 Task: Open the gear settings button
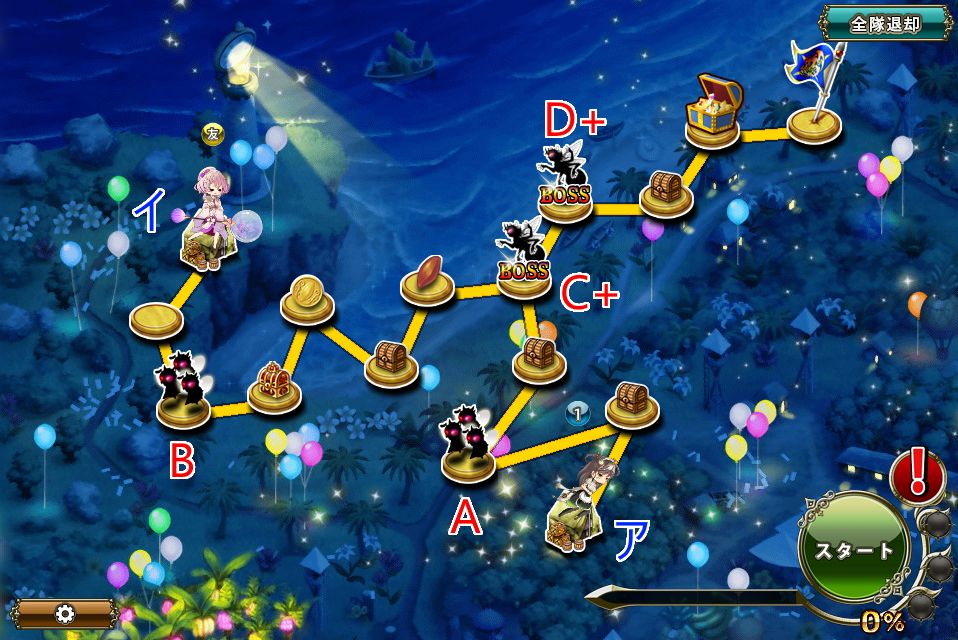click(66, 613)
